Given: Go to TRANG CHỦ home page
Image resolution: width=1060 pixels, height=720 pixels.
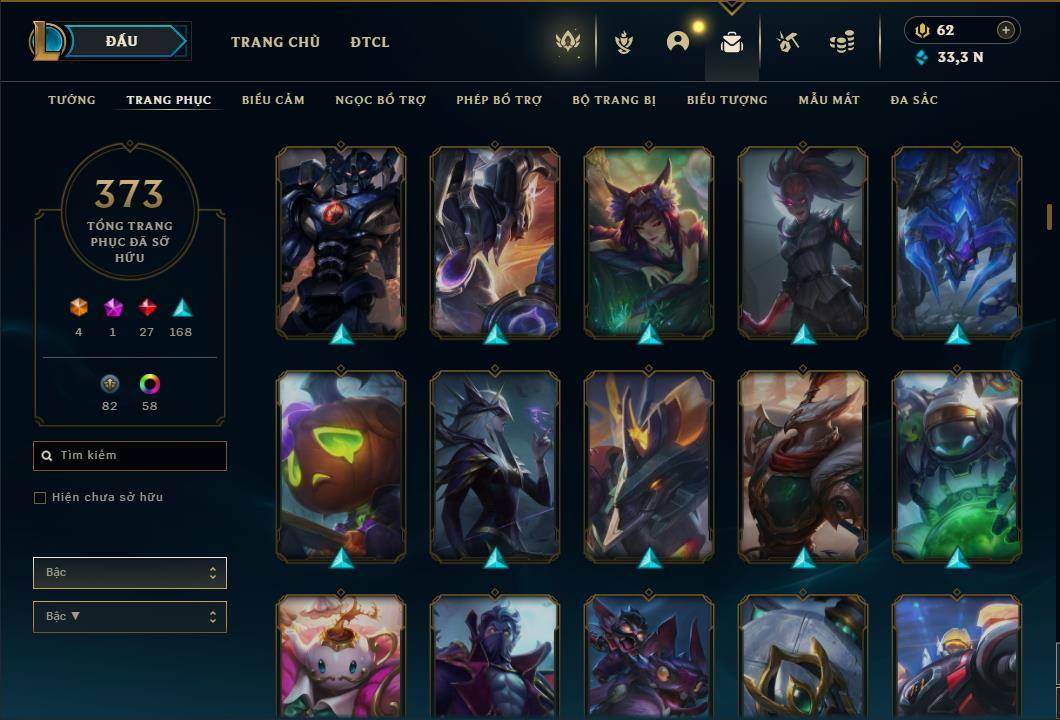Looking at the screenshot, I should coord(275,42).
